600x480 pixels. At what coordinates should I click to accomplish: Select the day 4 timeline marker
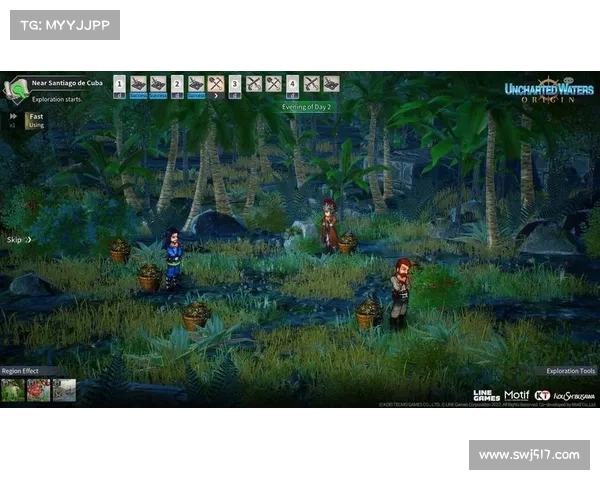click(292, 84)
